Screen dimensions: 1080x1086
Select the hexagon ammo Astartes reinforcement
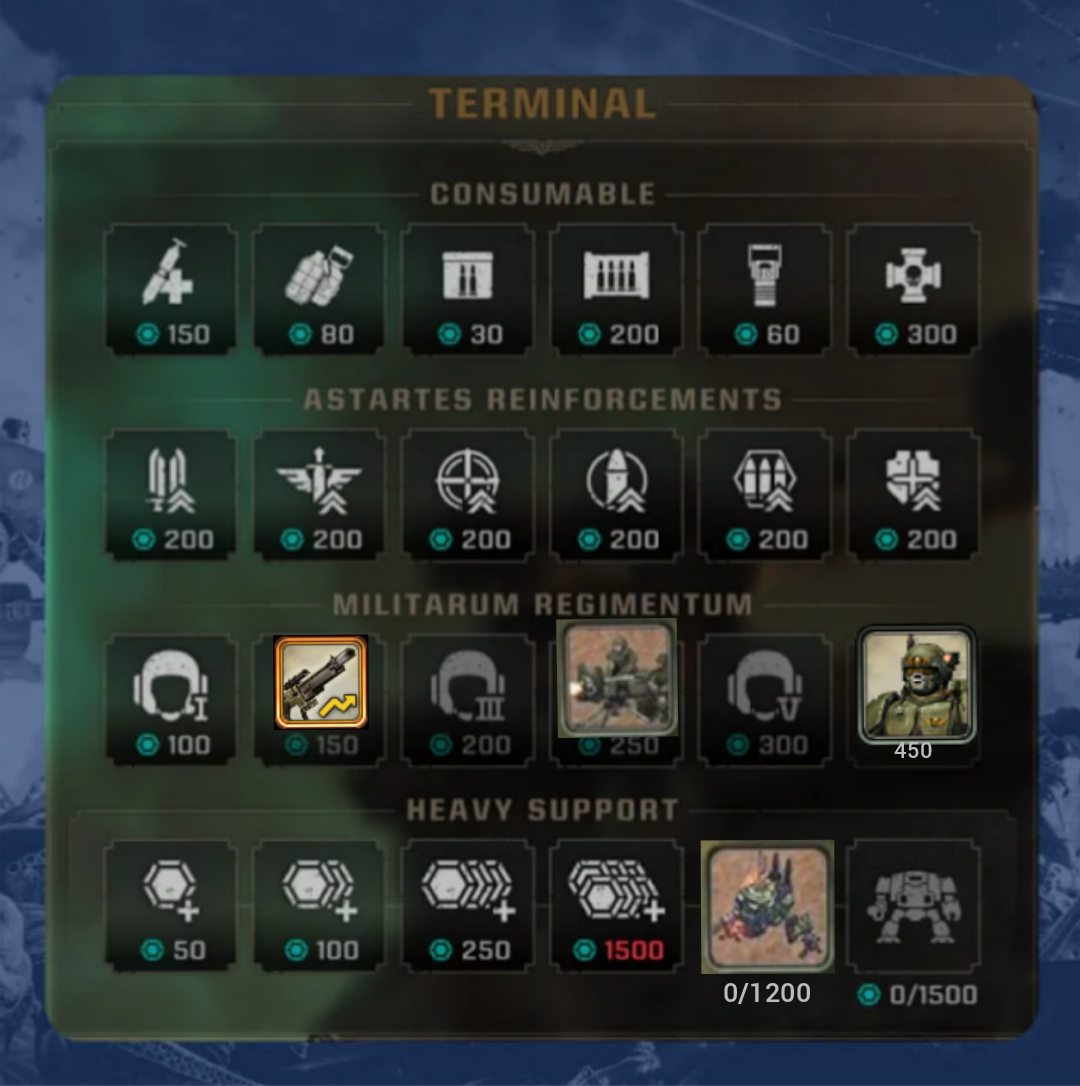[765, 493]
